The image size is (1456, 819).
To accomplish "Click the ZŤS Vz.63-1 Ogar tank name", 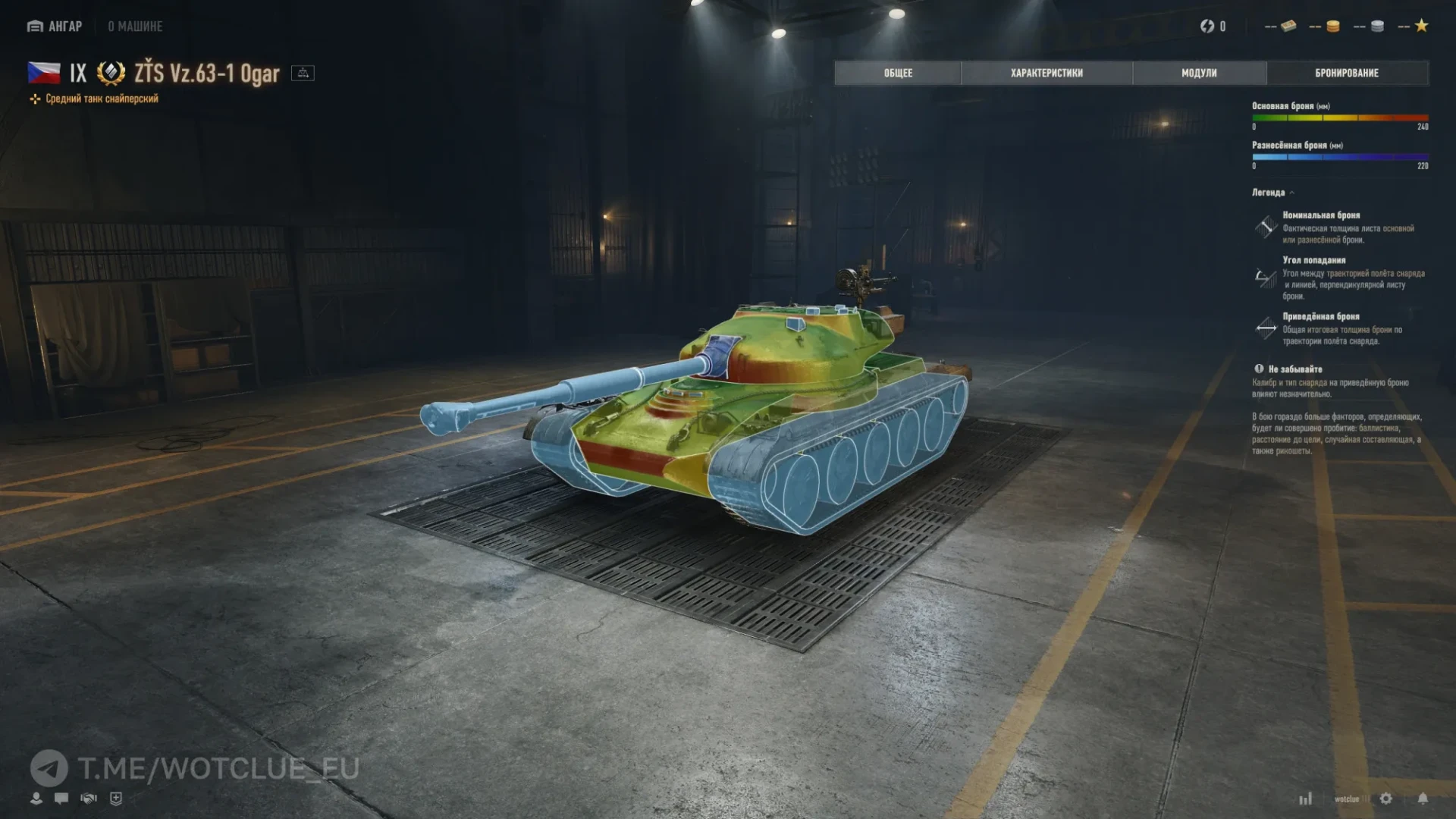I will click(x=206, y=73).
